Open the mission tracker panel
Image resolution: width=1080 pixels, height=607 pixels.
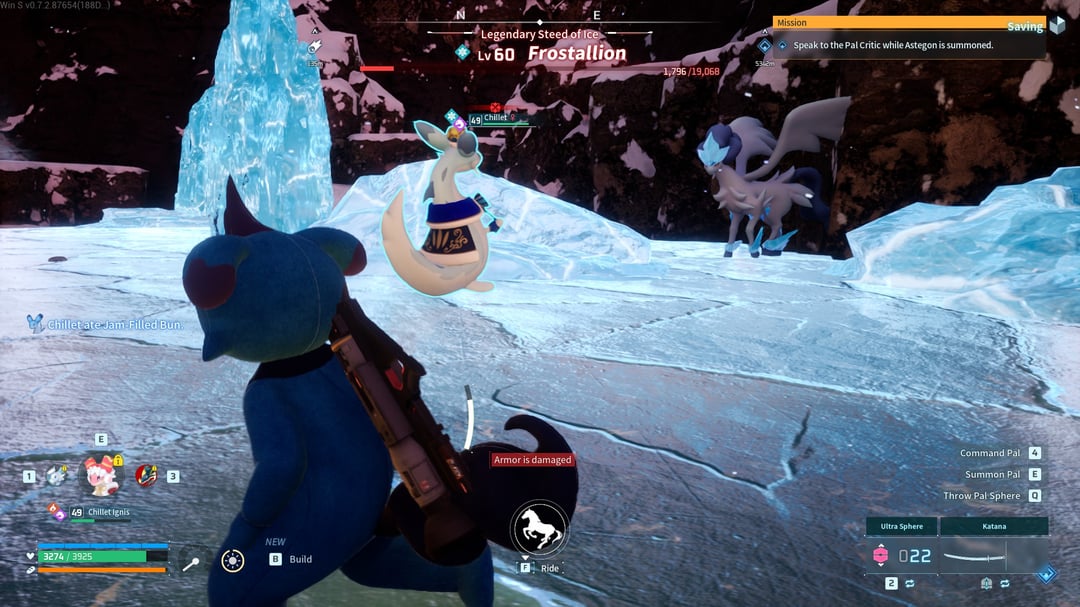point(908,36)
